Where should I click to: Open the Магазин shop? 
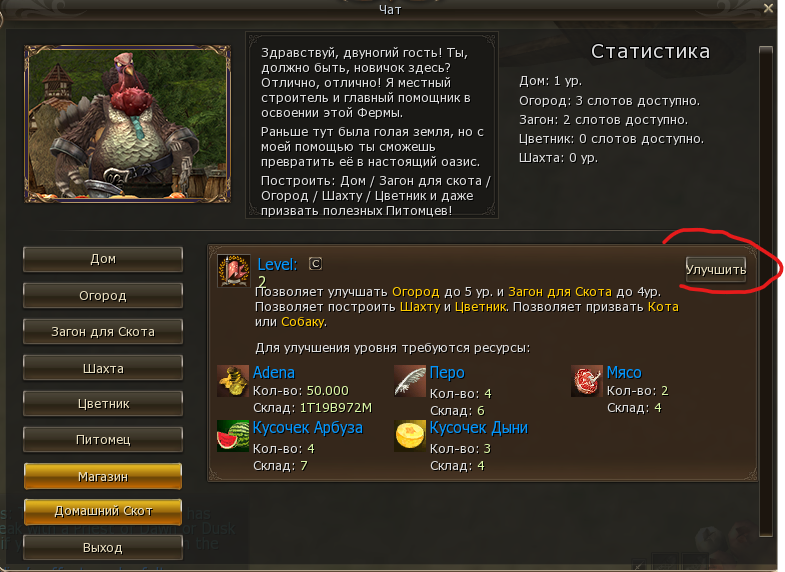[103, 476]
